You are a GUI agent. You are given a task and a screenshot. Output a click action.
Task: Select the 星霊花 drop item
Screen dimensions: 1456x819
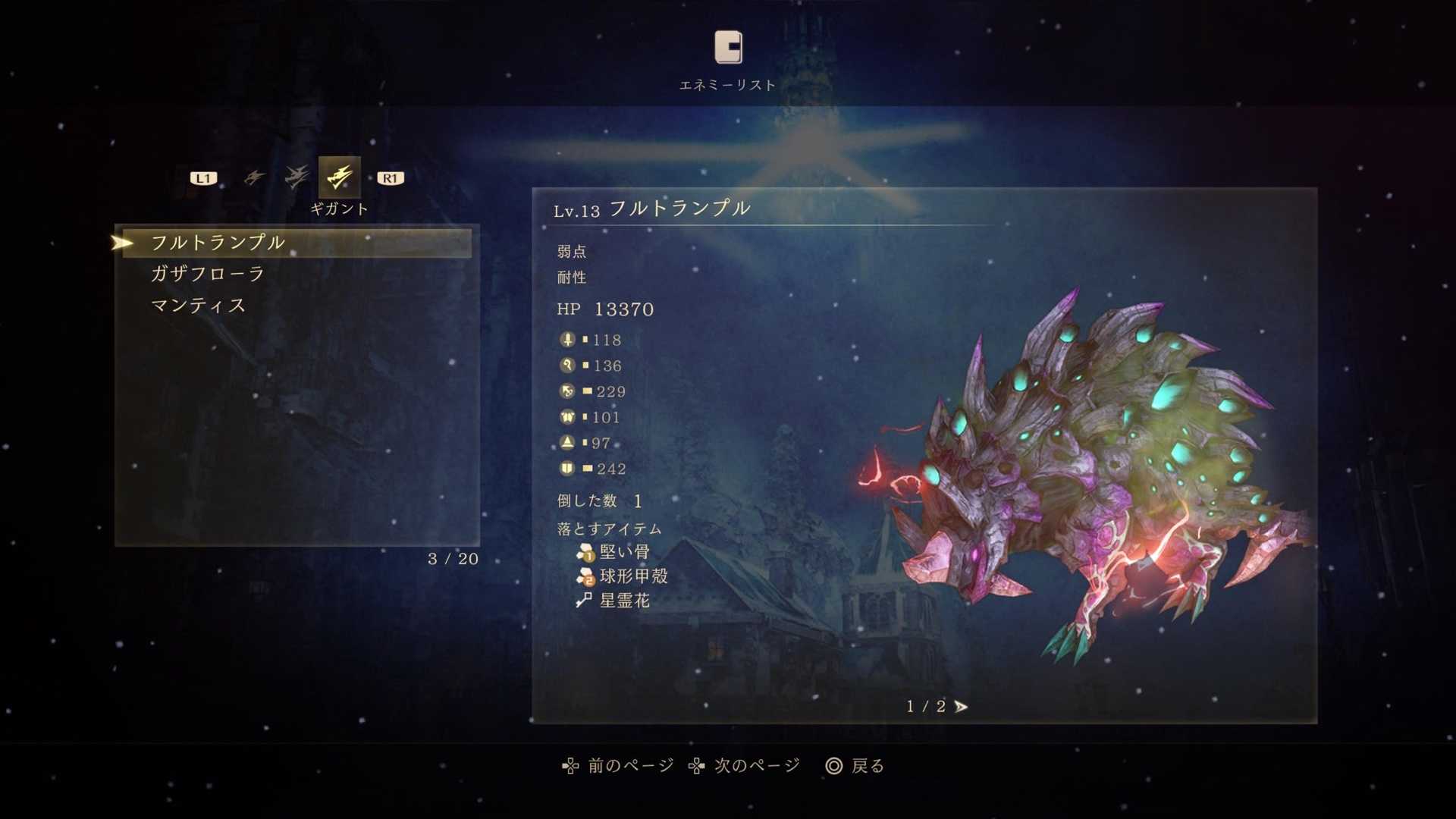pyautogui.click(x=623, y=601)
